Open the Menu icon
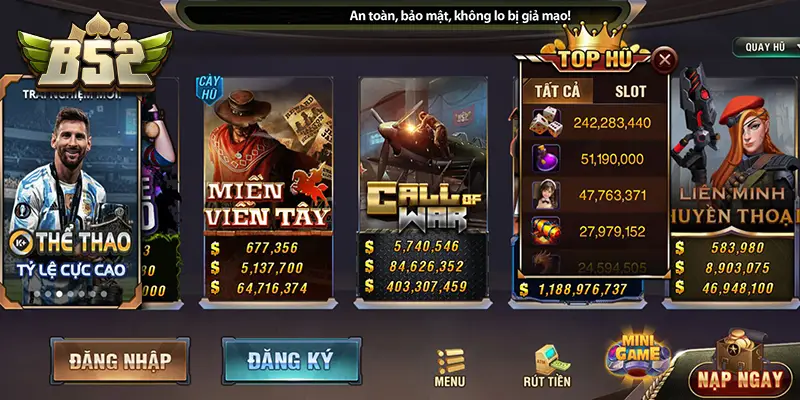This screenshot has width=800, height=400. [450, 367]
